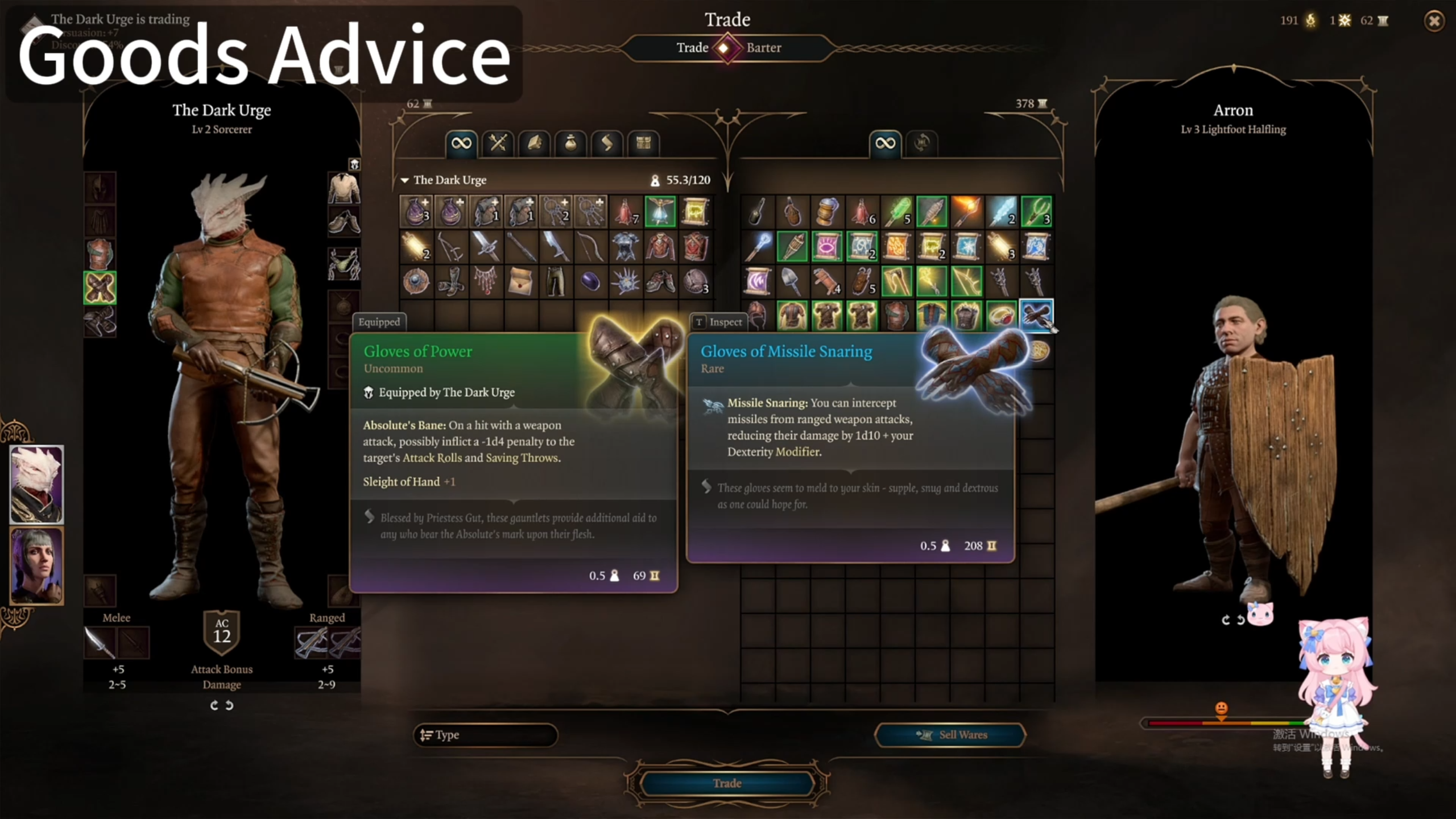This screenshot has height=819, width=1456.
Task: Select the round wooden shield in your inventory
Action: coord(416,282)
